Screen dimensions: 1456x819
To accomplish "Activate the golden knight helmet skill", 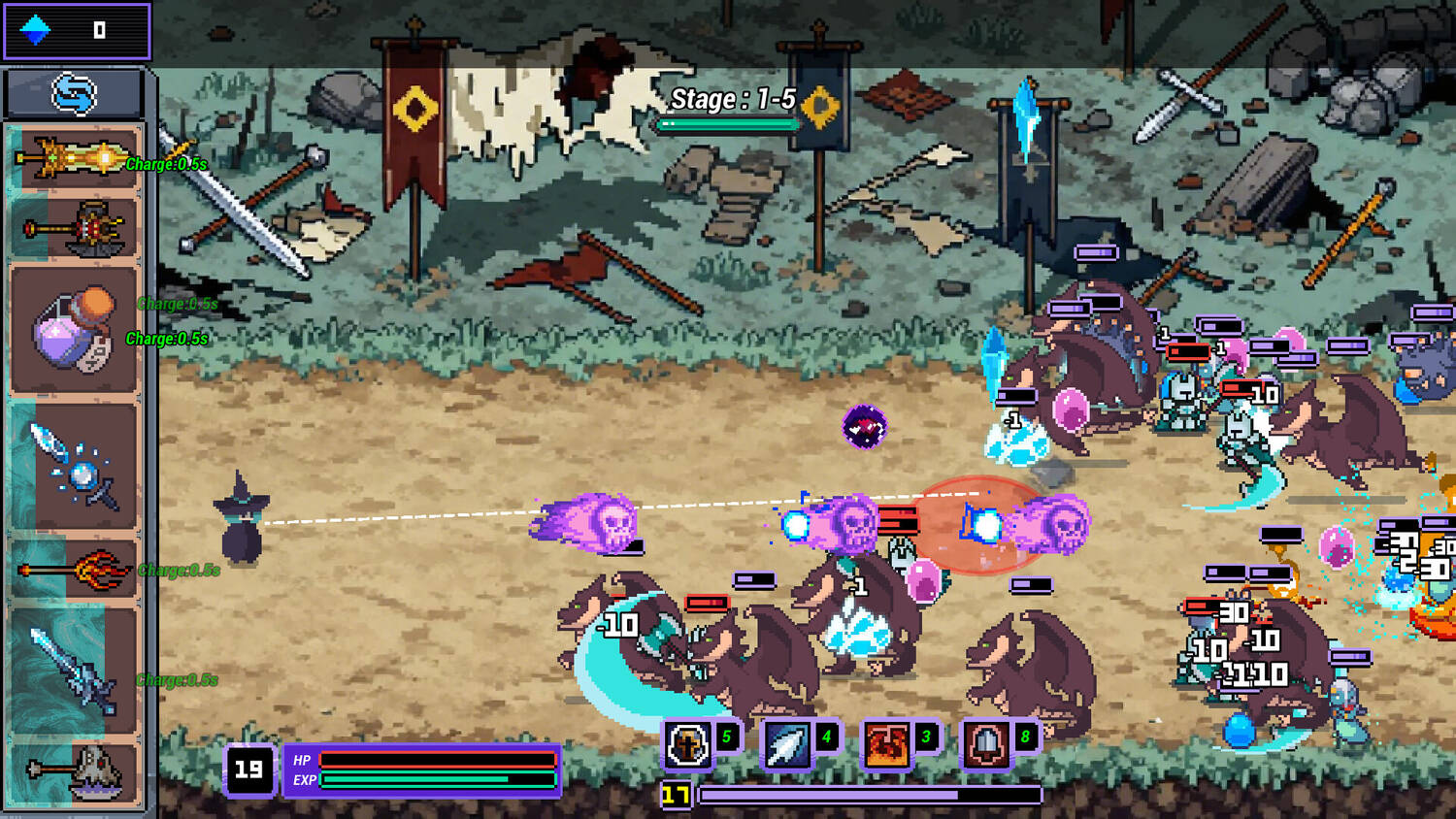I will pos(687,745).
